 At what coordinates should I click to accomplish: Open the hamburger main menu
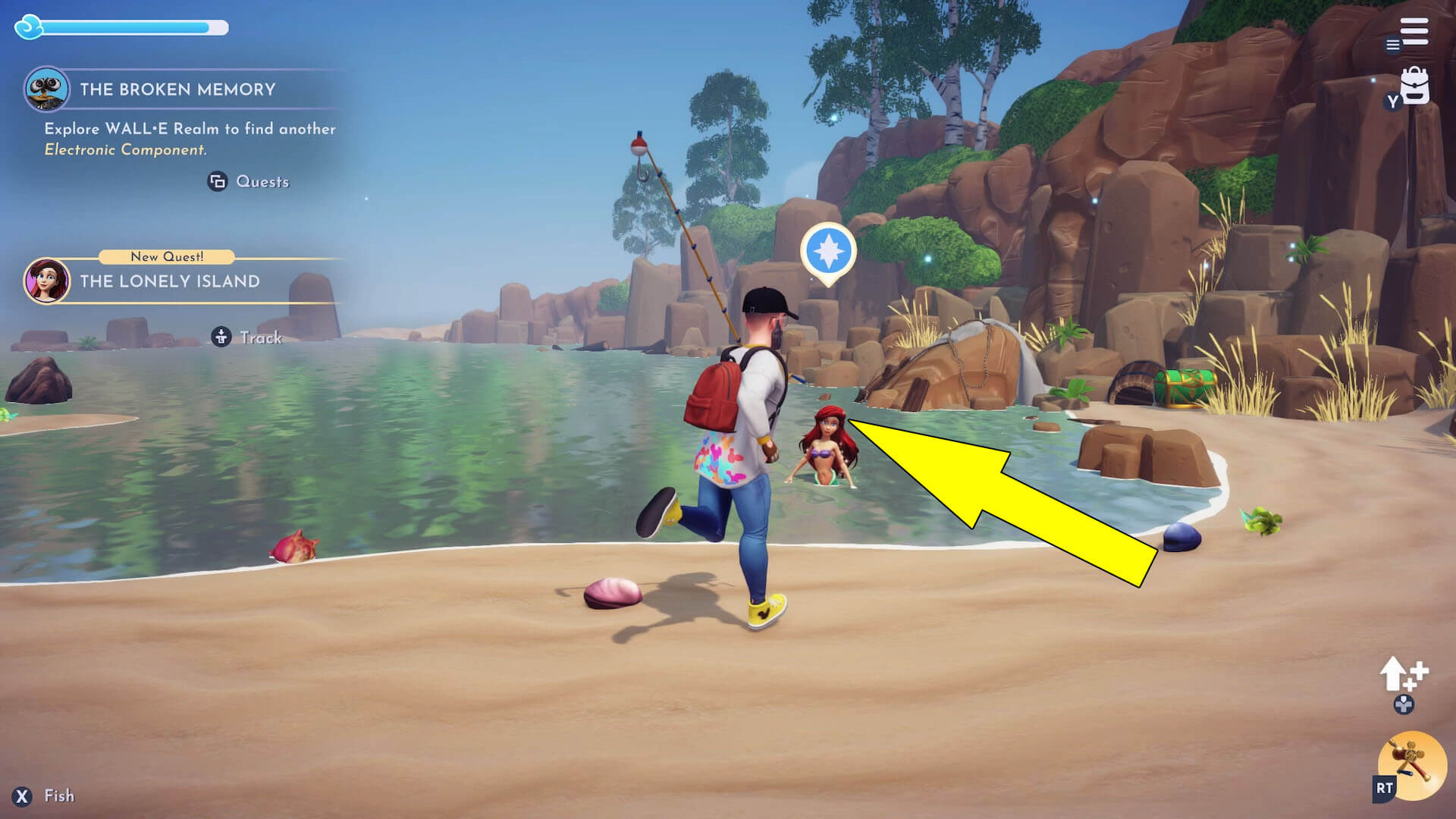click(1414, 32)
